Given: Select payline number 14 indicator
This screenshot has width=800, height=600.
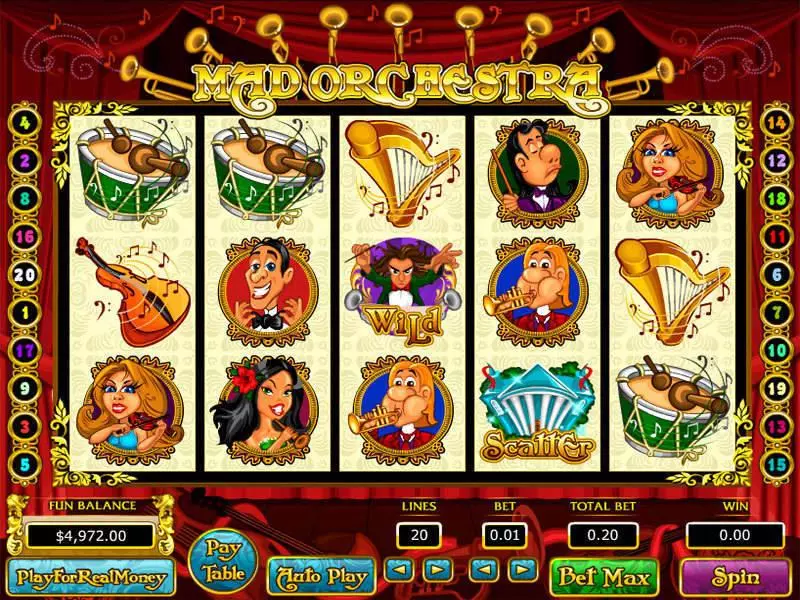Looking at the screenshot, I should point(776,123).
